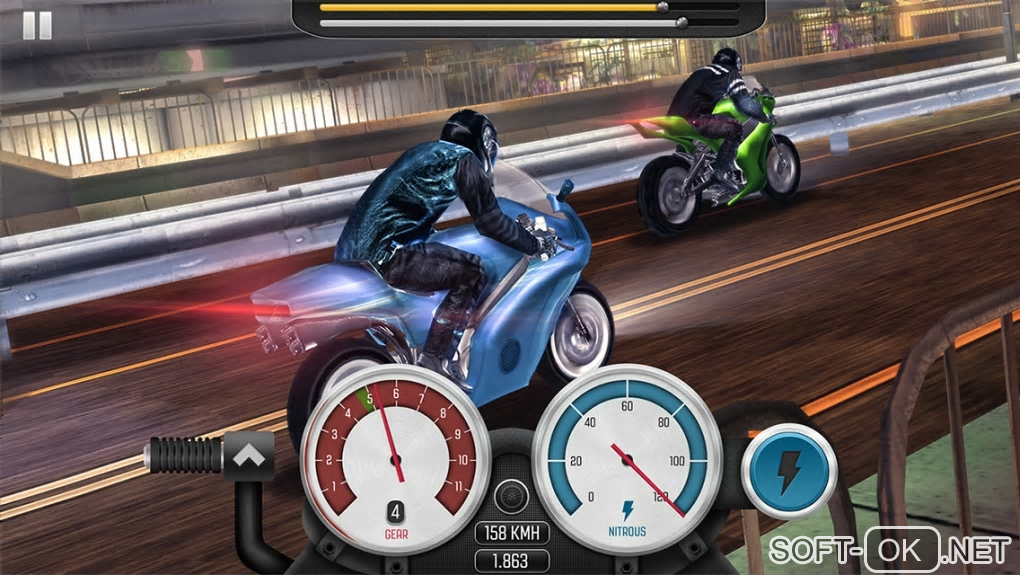Activate the nitrous lightning bolt boost

[790, 467]
